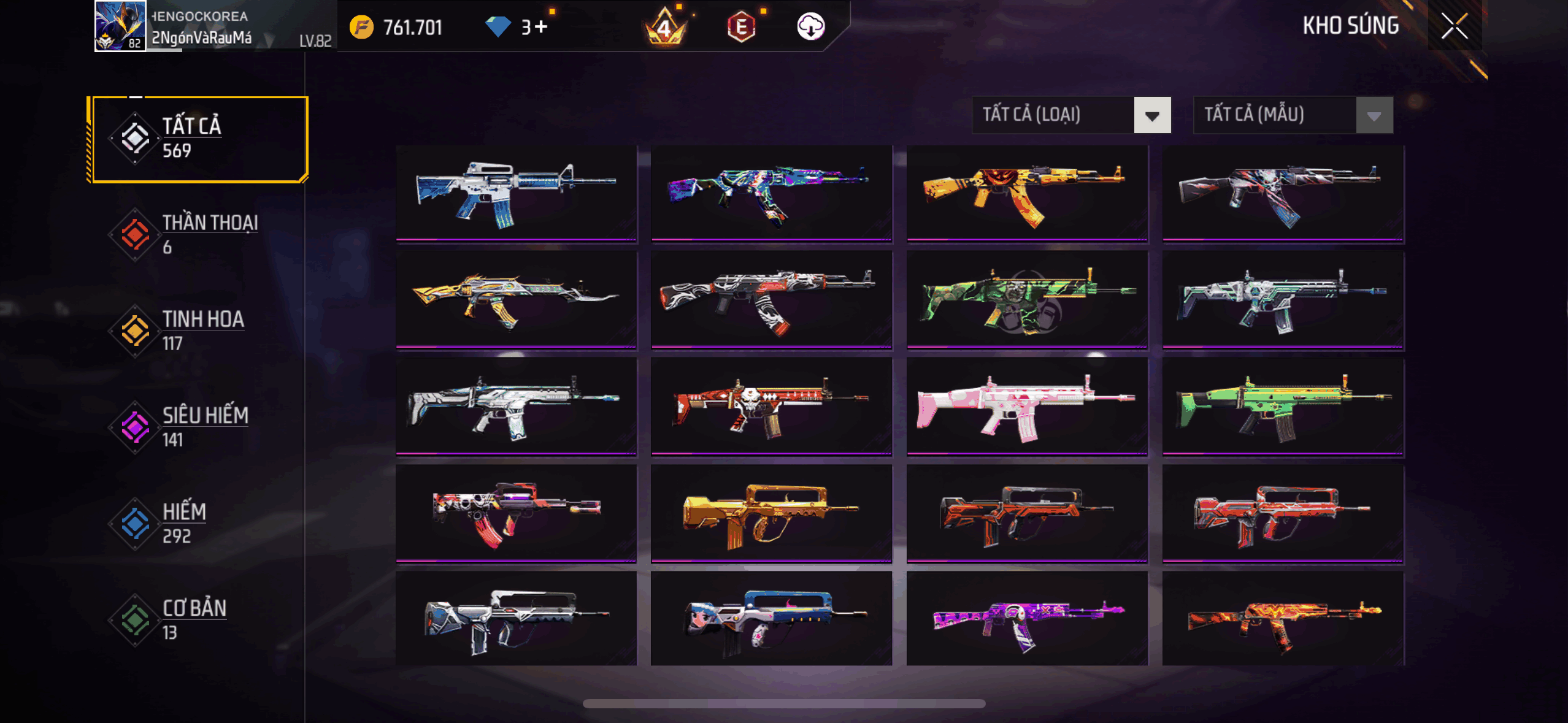Image resolution: width=1568 pixels, height=723 pixels.
Task: Select the golden FAMAS skin
Action: pos(771,513)
